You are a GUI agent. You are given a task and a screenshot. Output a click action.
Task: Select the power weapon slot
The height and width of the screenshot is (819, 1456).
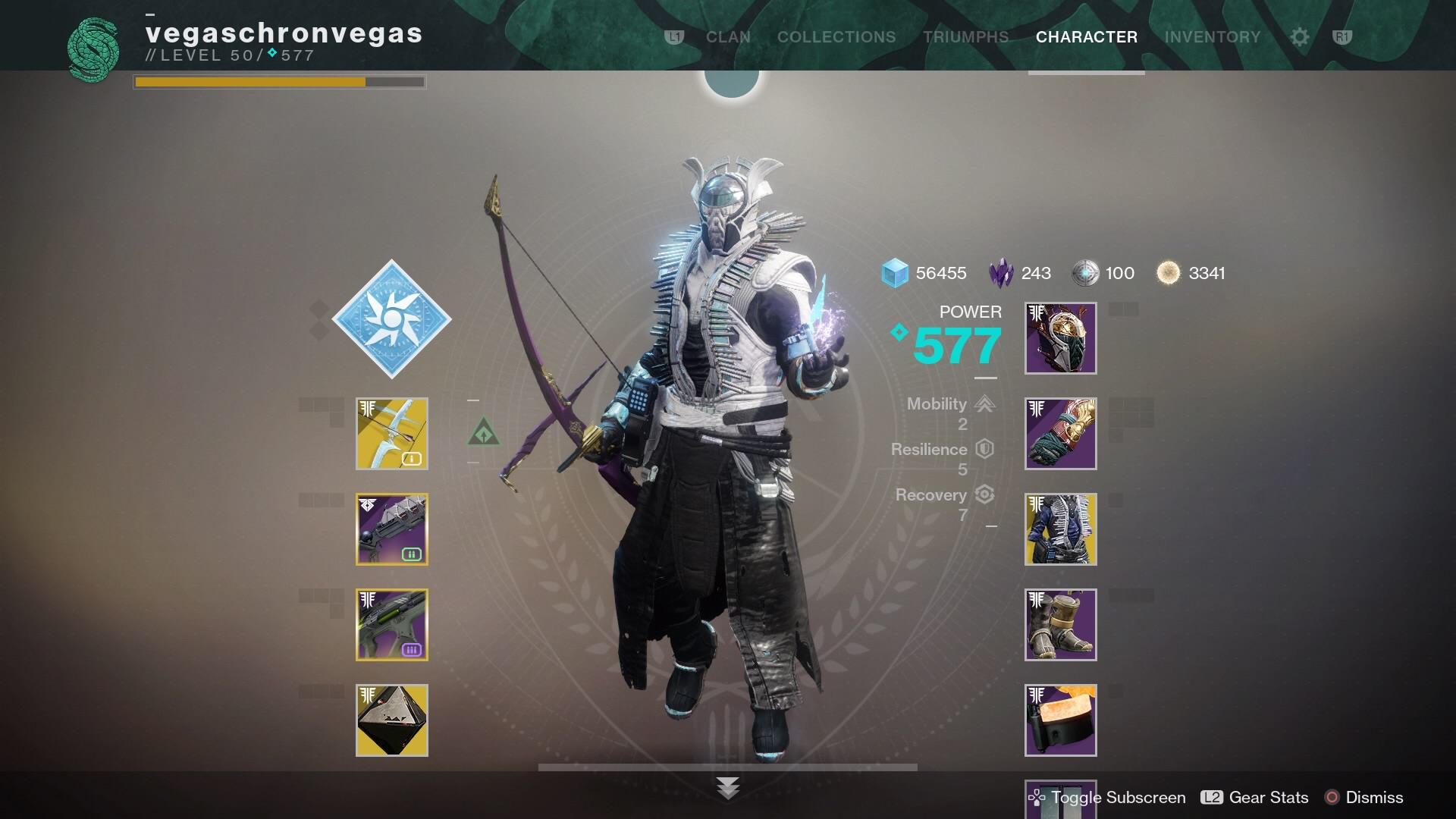[391, 625]
